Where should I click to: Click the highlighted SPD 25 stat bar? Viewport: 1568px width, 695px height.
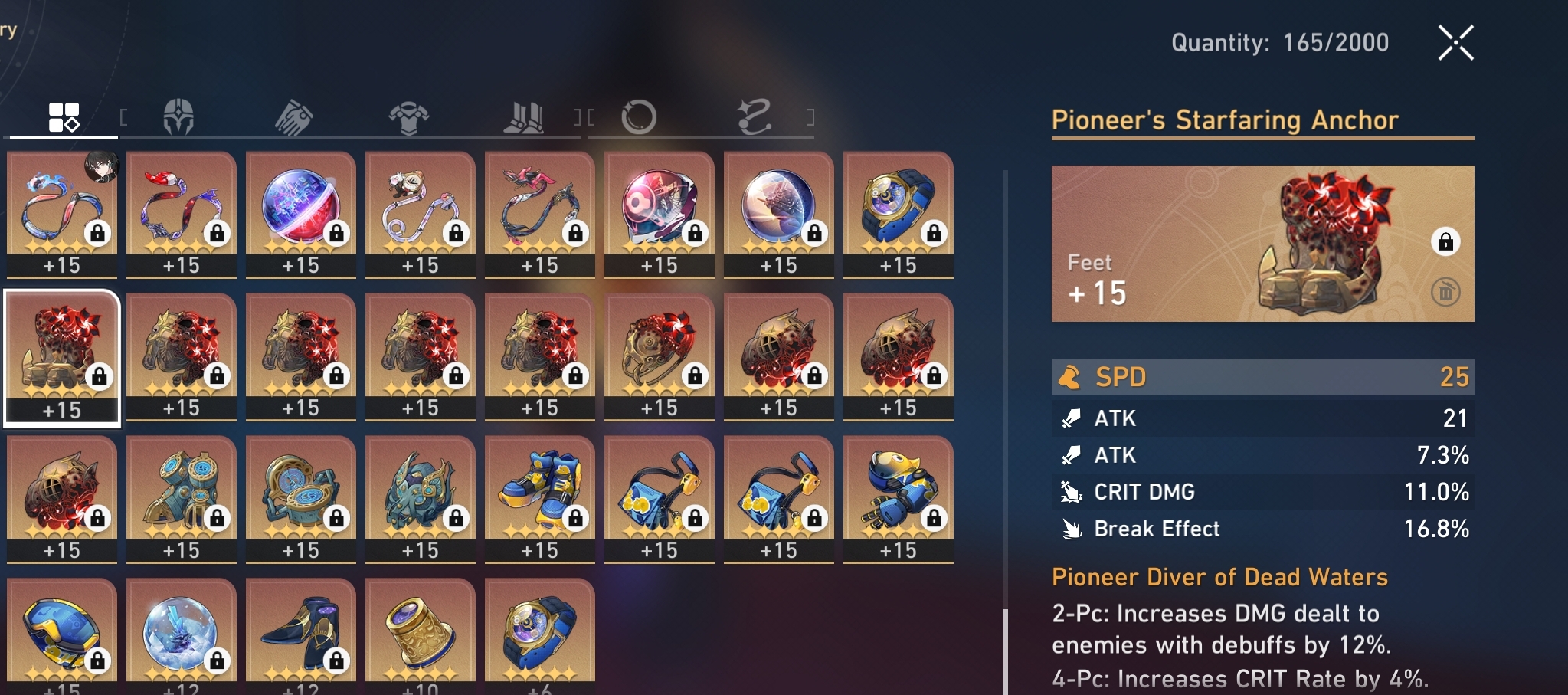pos(1264,376)
